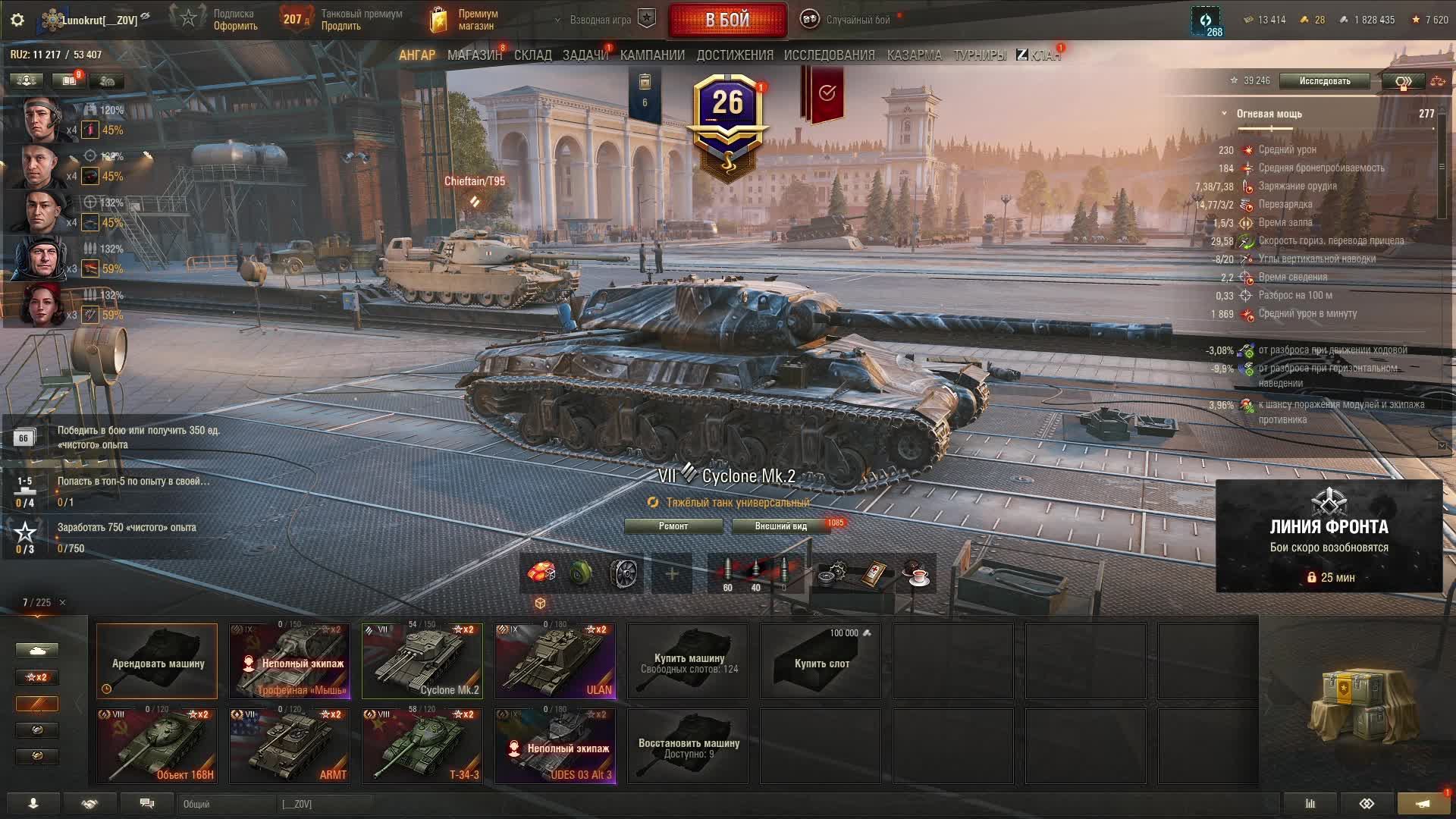Image resolution: width=1456 pixels, height=819 pixels.
Task: Click the Исследовать button
Action: click(x=1324, y=81)
